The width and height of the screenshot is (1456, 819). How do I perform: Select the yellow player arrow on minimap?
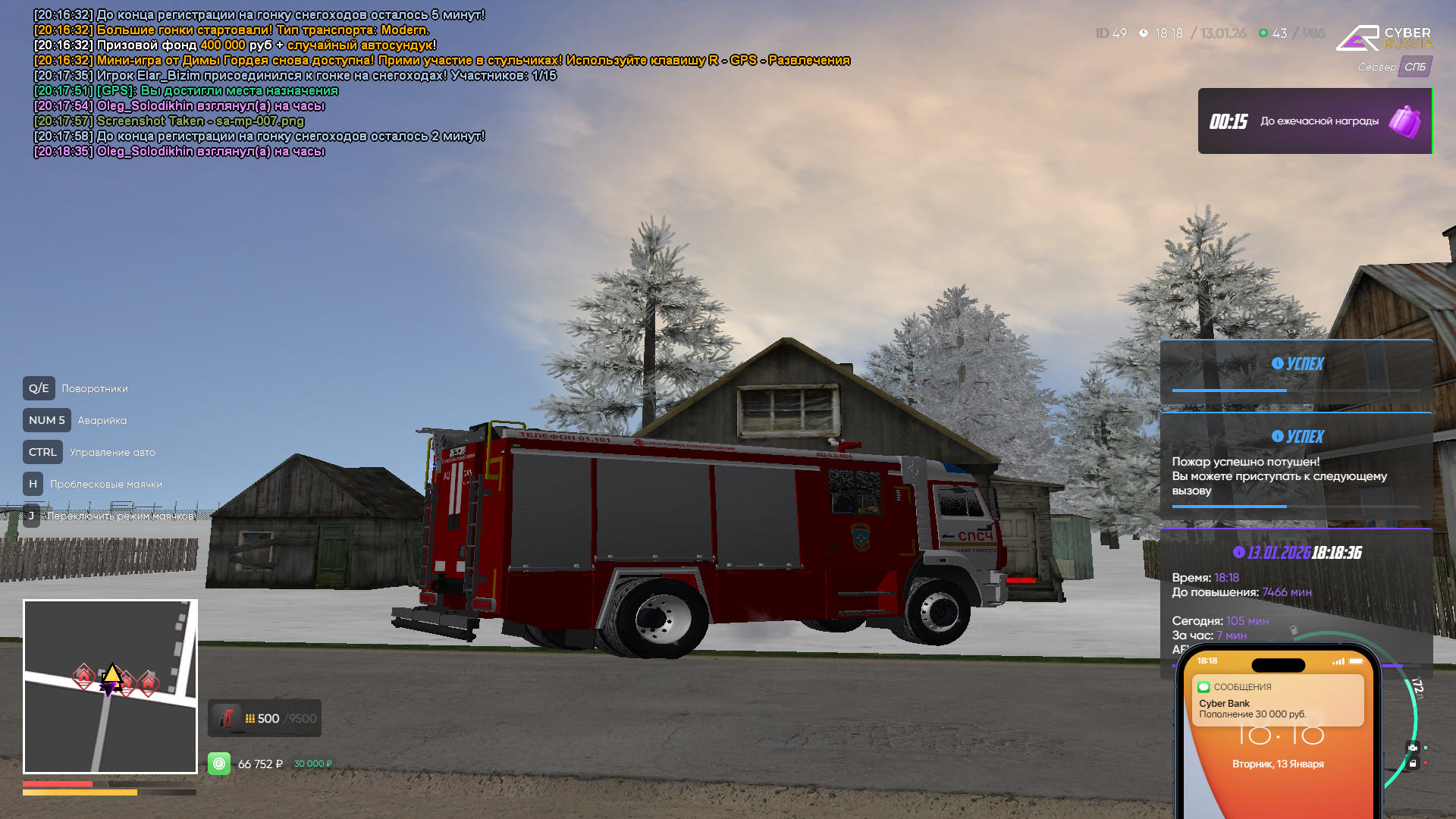[x=112, y=673]
